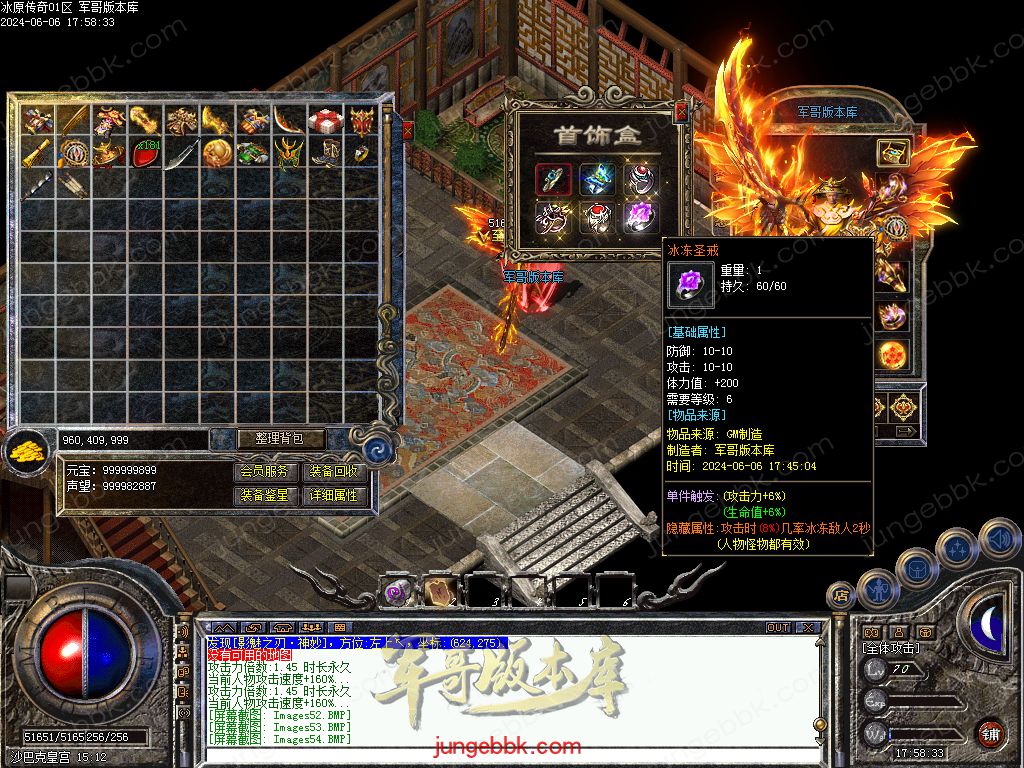Viewport: 1024px width, 768px height.
Task: Click the OUT button above chat
Action: pos(777,628)
